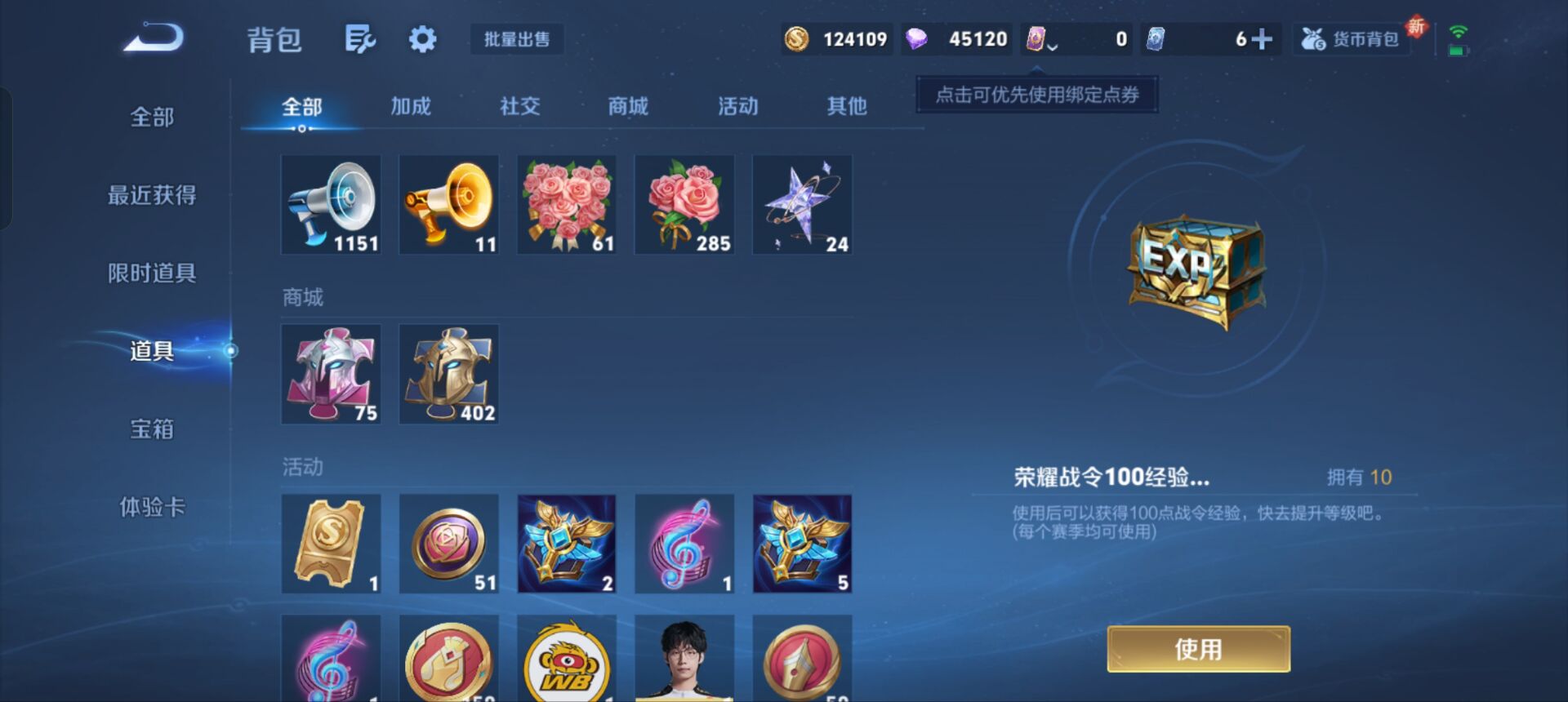This screenshot has width=1568, height=702.
Task: Click the item repair wrench icon beside 背包
Action: pyautogui.click(x=361, y=38)
